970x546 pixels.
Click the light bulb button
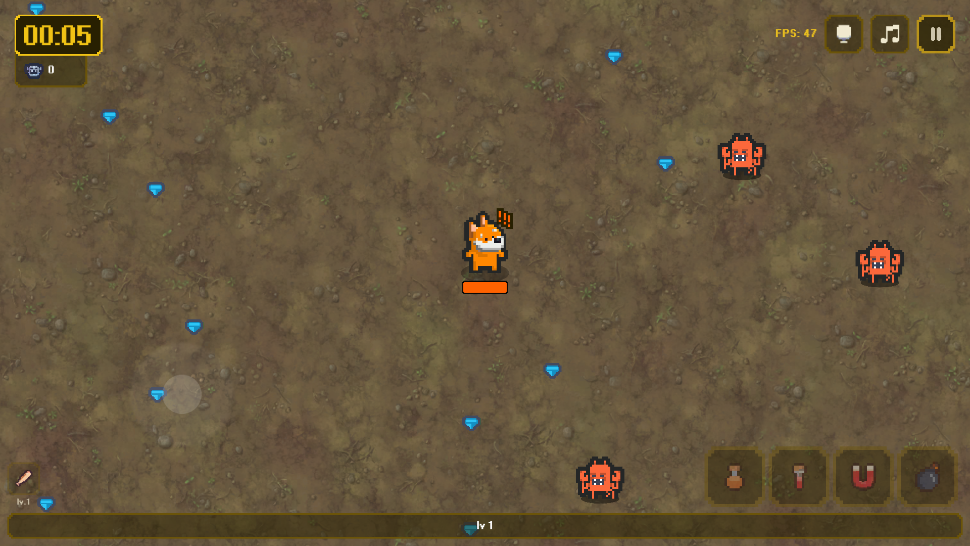(x=844, y=34)
